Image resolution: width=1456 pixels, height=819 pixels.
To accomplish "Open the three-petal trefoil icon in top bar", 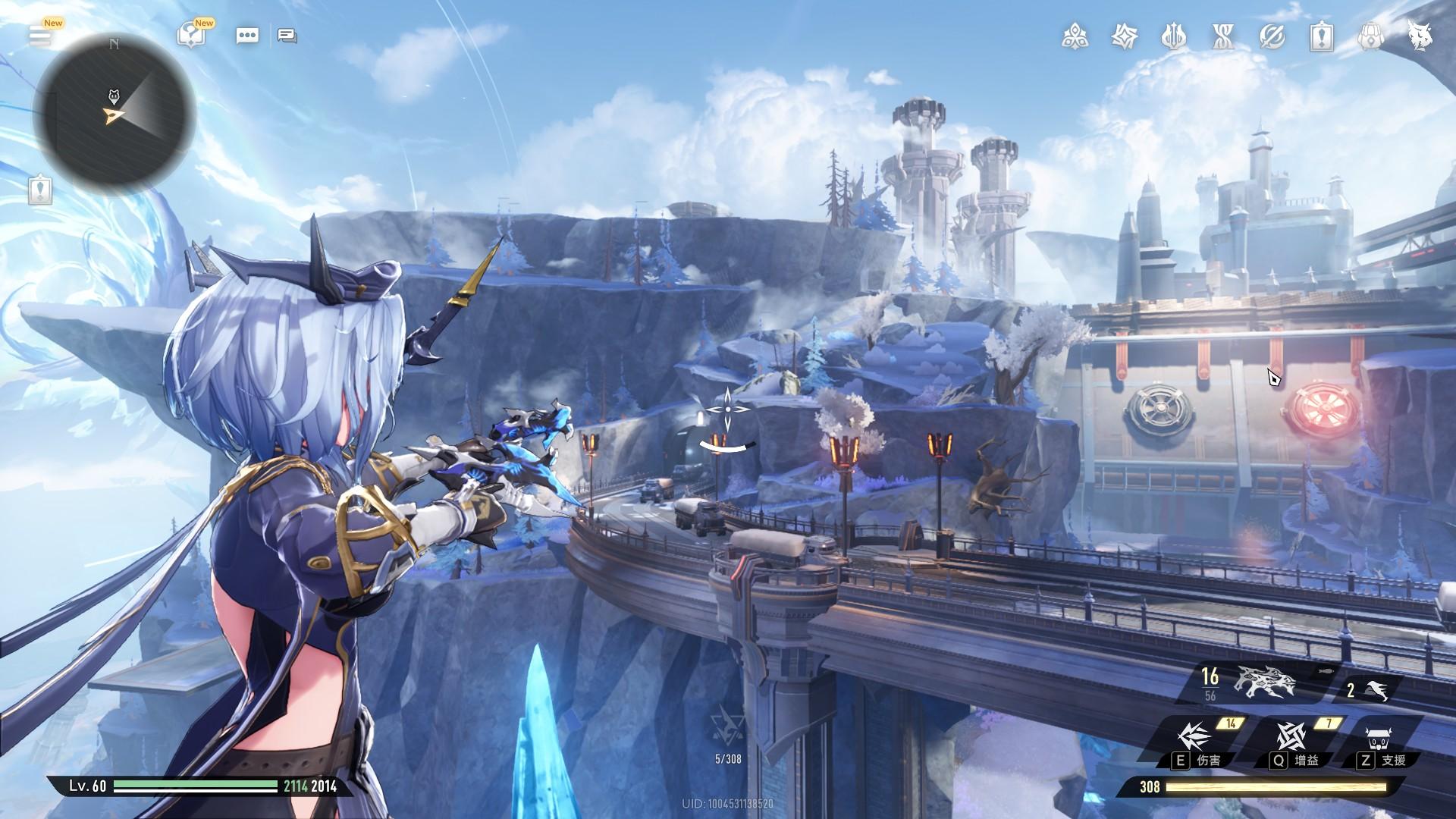I will (1075, 36).
